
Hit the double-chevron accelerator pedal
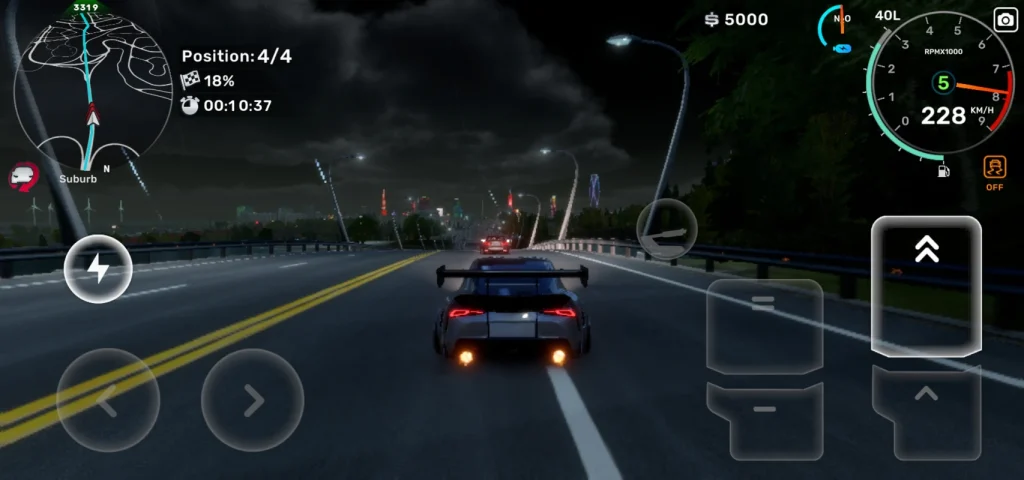926,285
